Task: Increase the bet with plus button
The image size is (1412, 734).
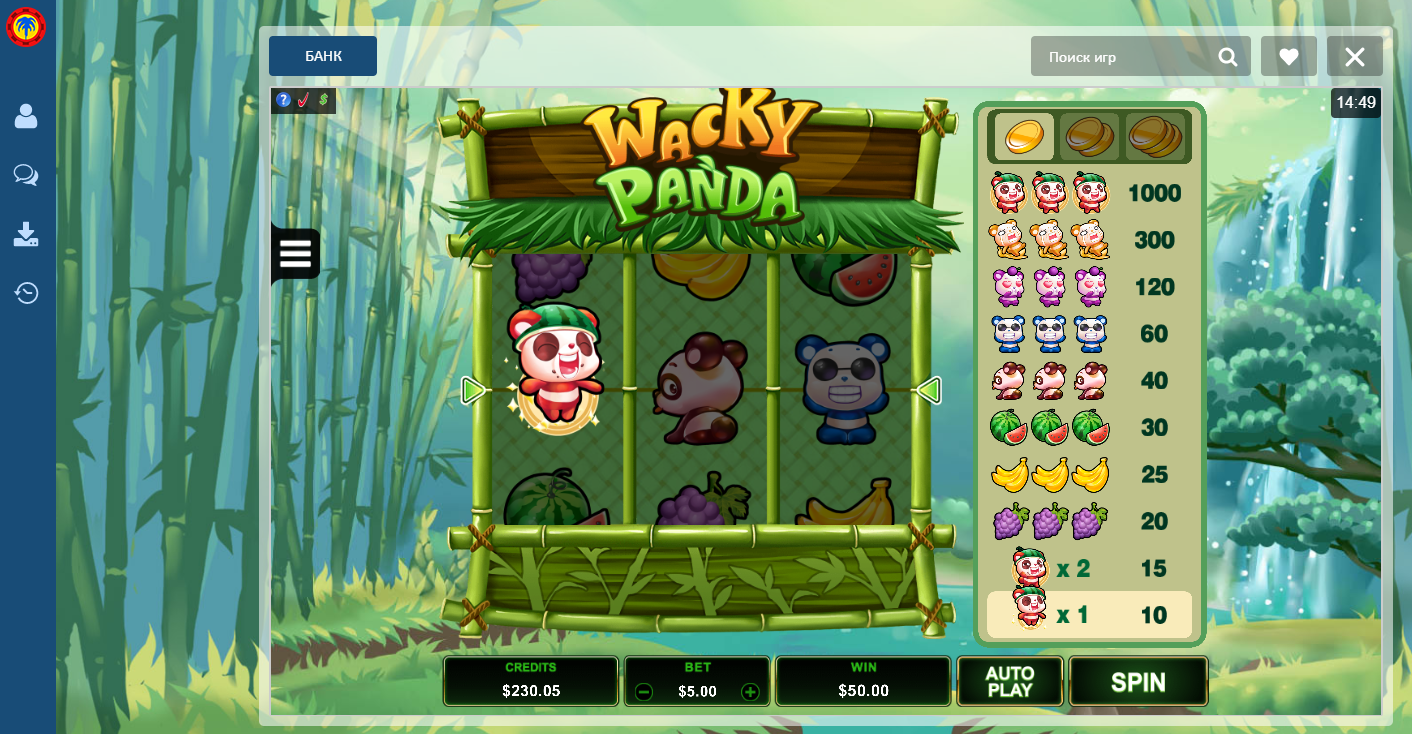Action: coord(750,692)
